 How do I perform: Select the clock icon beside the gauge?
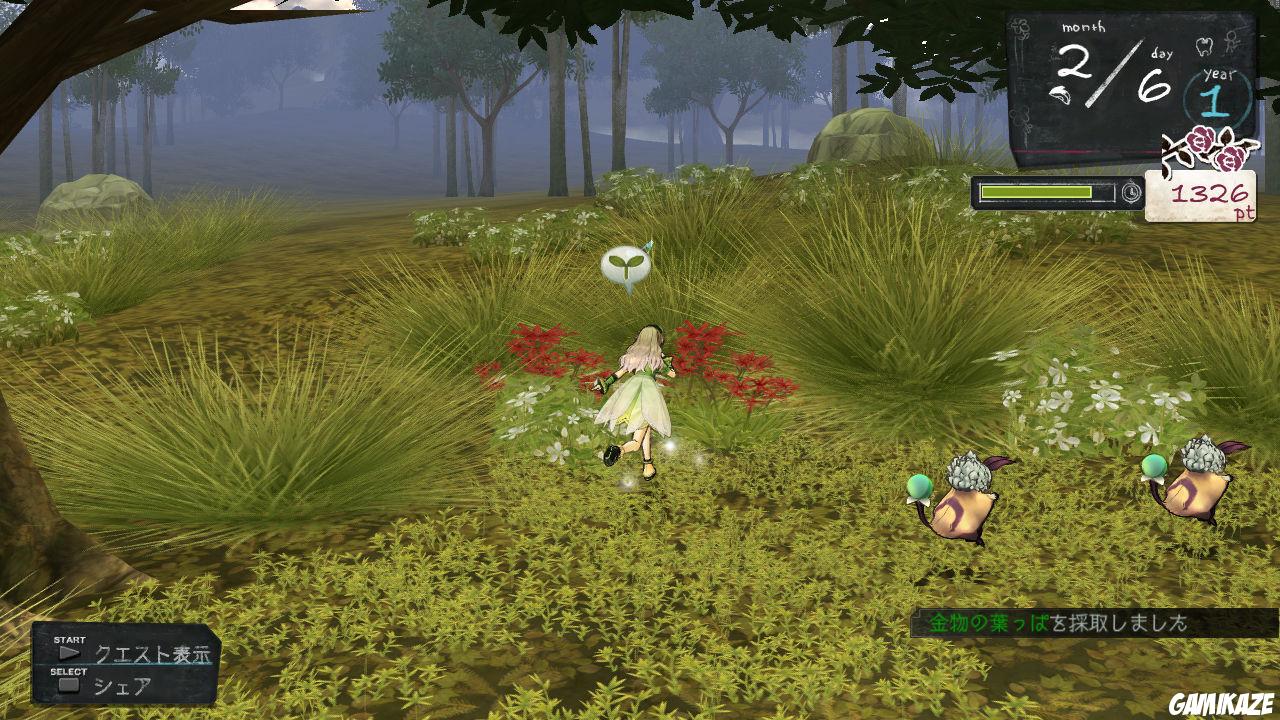point(1131,191)
